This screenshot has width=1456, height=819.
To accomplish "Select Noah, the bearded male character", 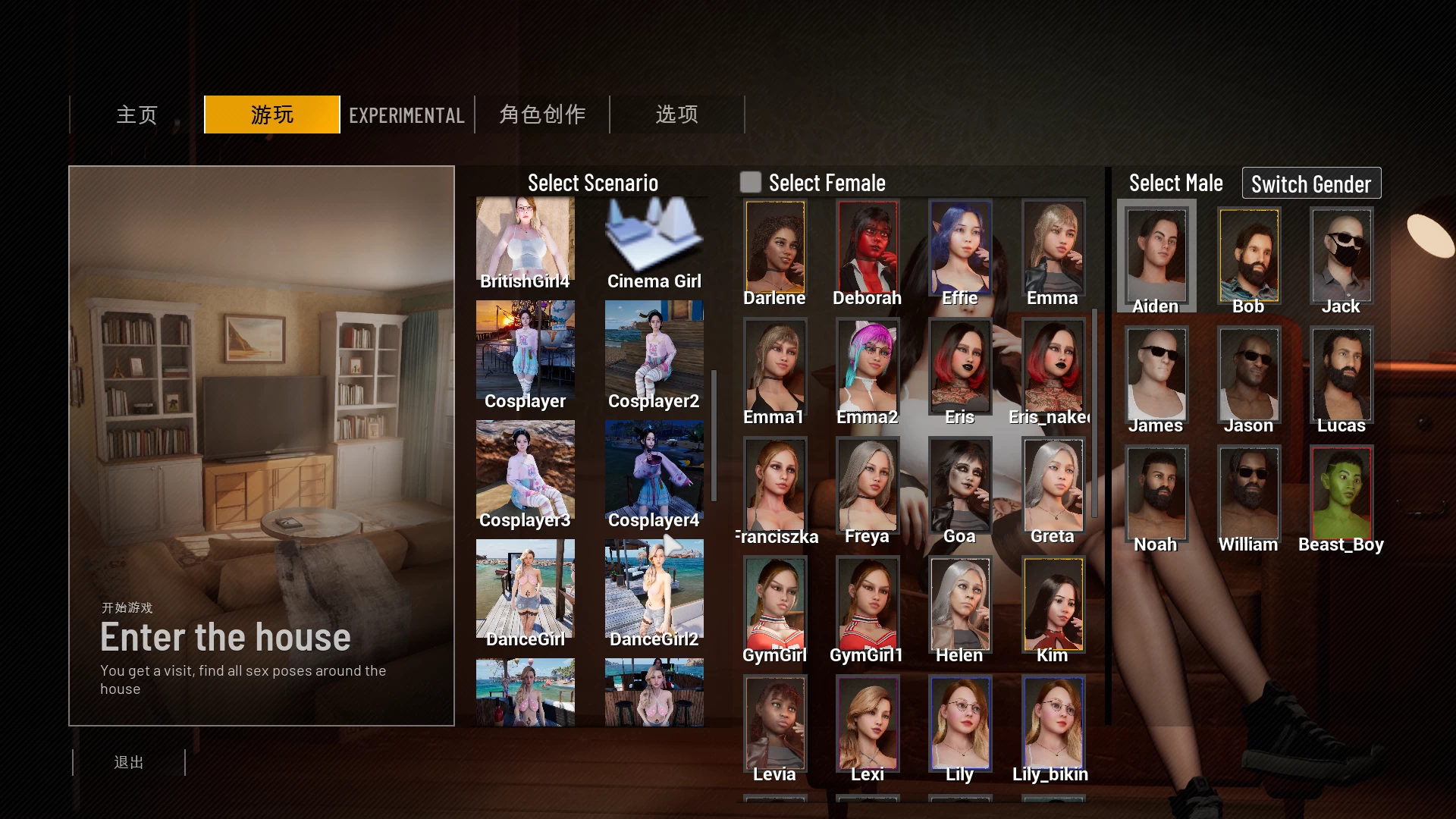I will click(1156, 493).
